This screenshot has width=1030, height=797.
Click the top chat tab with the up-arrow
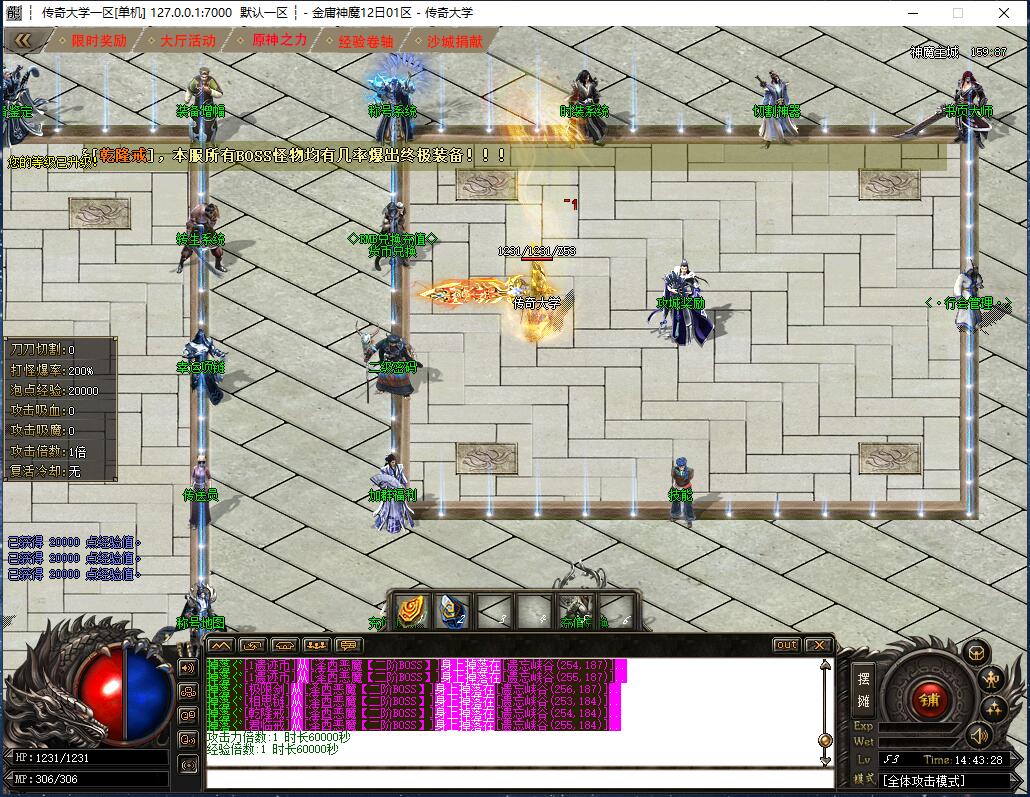(221, 645)
